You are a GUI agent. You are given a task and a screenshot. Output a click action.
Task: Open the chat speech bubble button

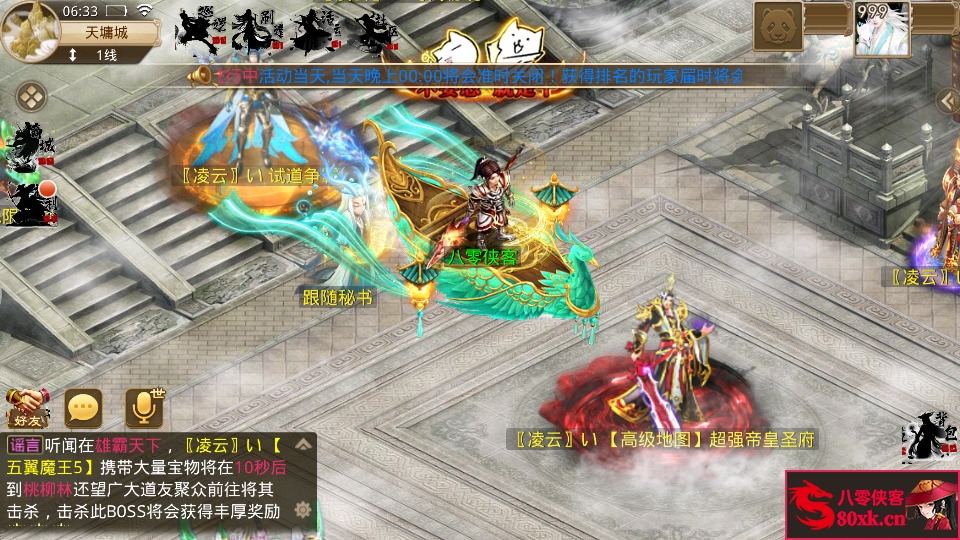(x=84, y=406)
